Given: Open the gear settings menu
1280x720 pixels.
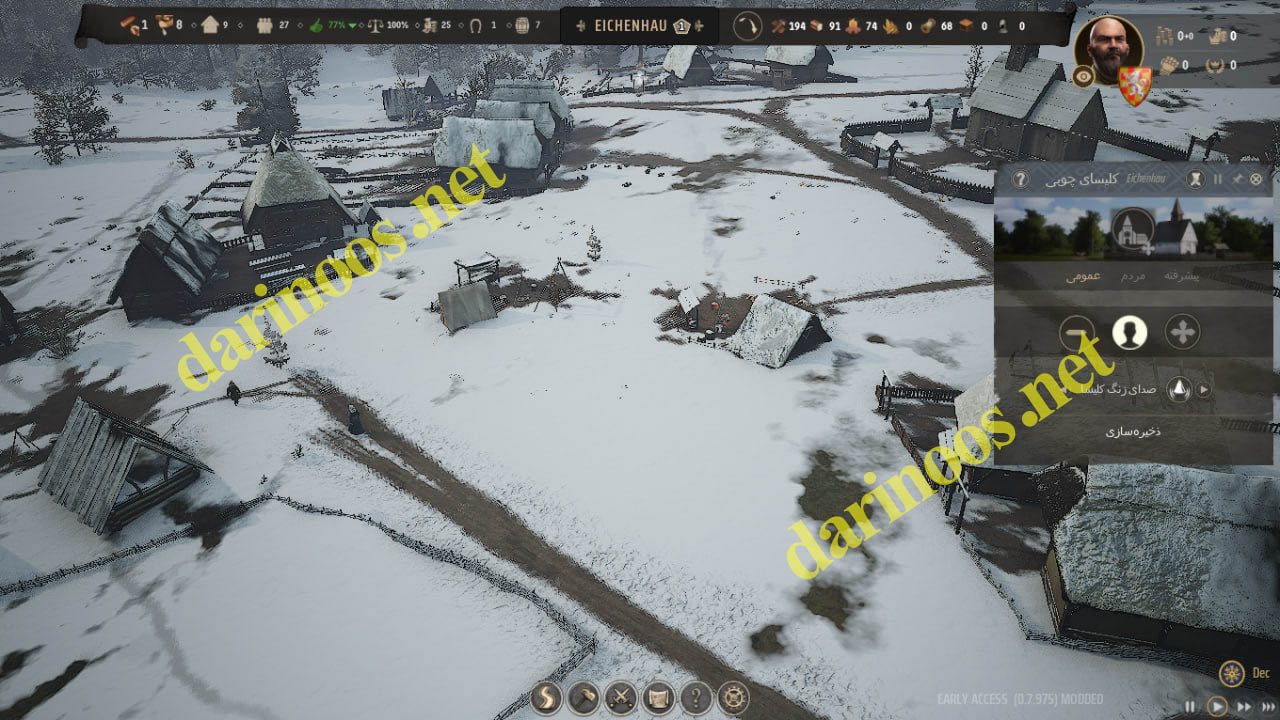Looking at the screenshot, I should coord(734,697).
